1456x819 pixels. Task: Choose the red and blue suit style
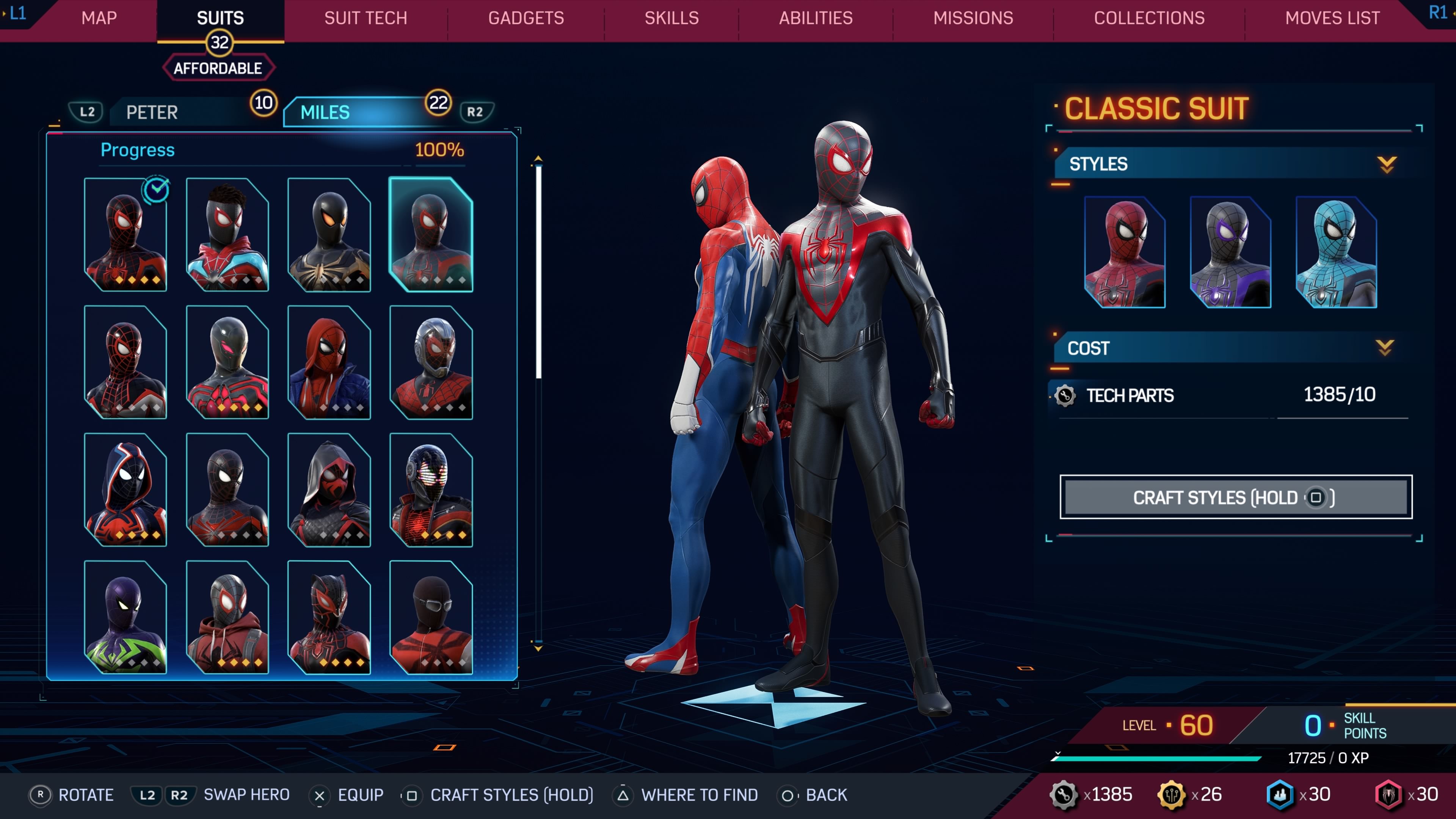click(x=1125, y=252)
